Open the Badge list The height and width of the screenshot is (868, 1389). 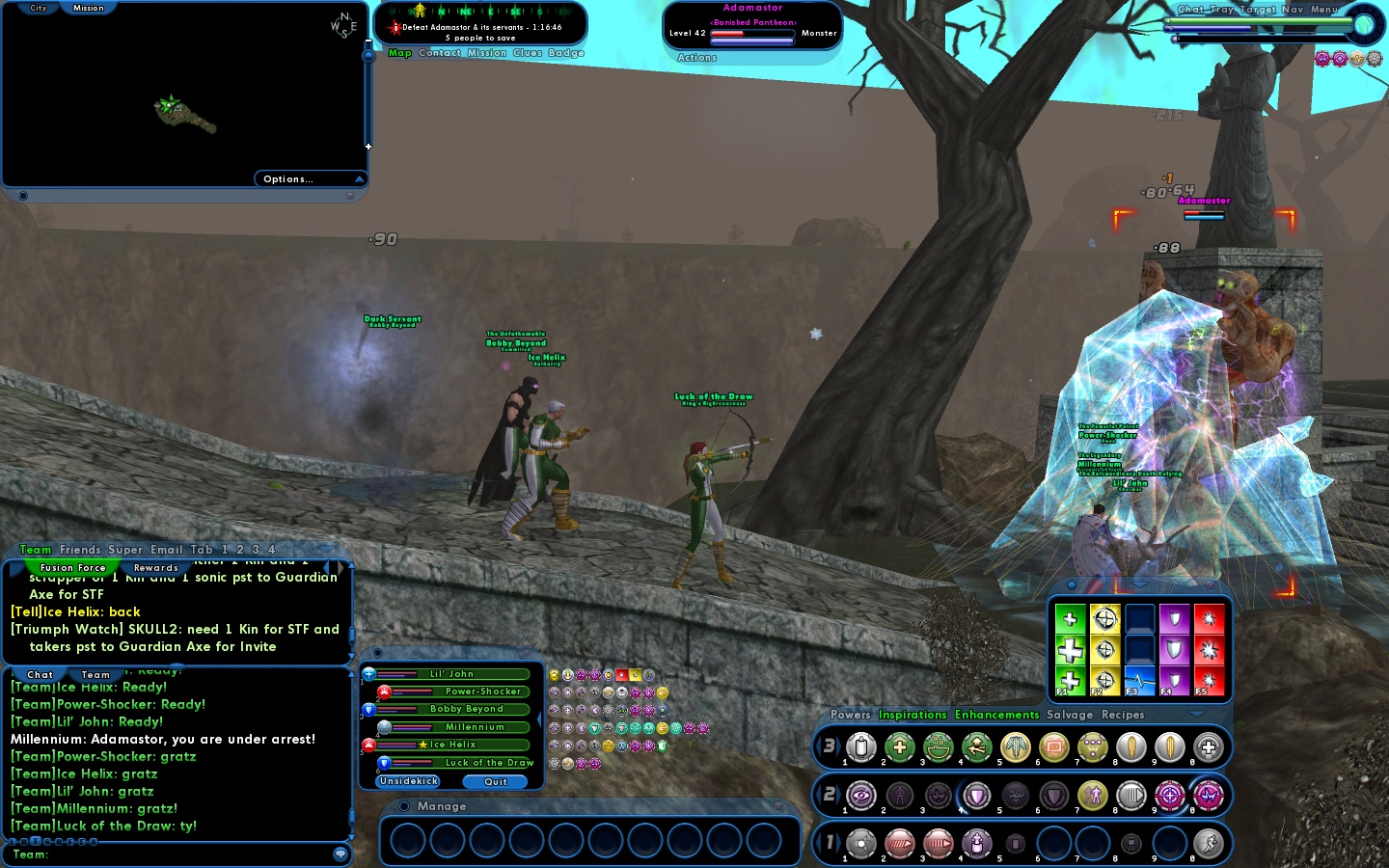click(566, 53)
